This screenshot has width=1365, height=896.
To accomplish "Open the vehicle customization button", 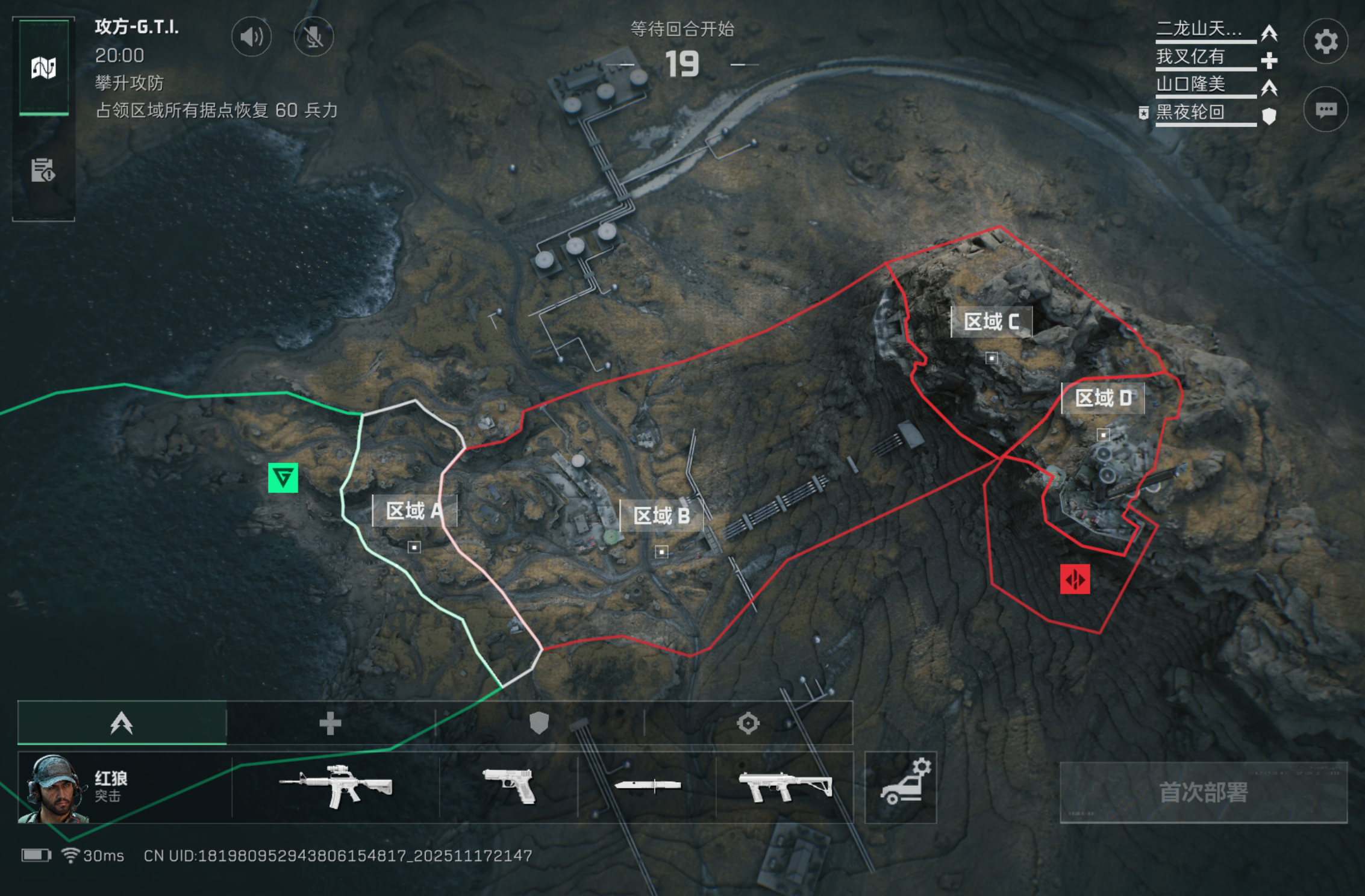I will tap(901, 787).
